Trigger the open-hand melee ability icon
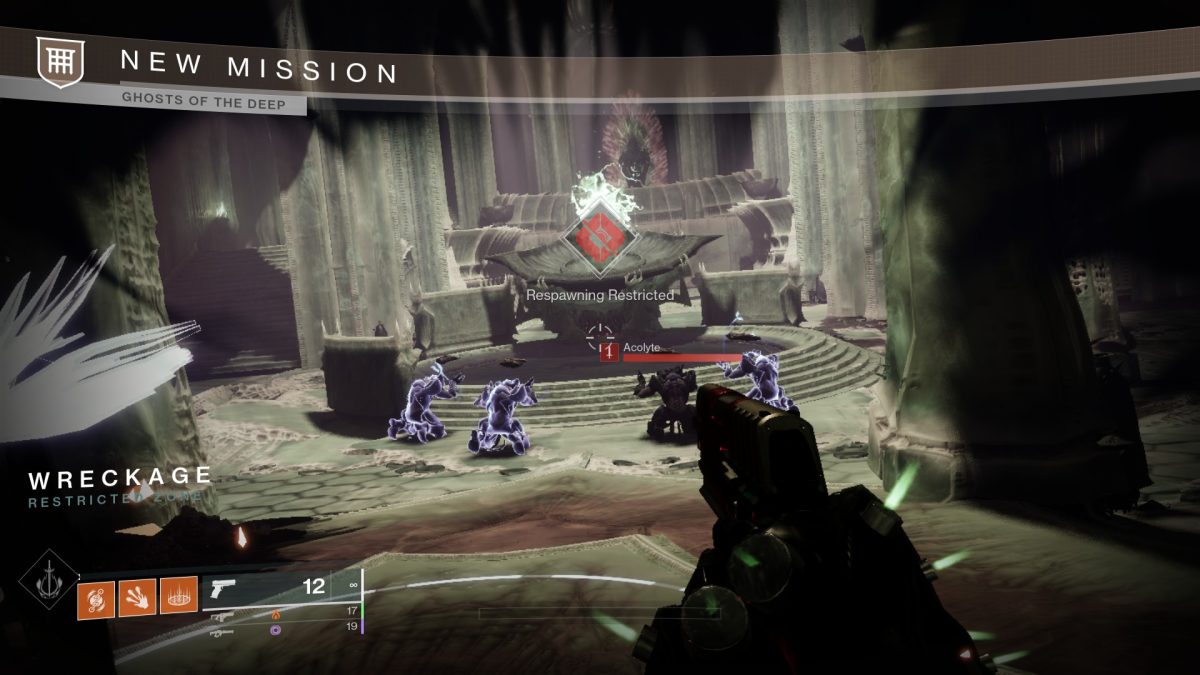 point(136,599)
